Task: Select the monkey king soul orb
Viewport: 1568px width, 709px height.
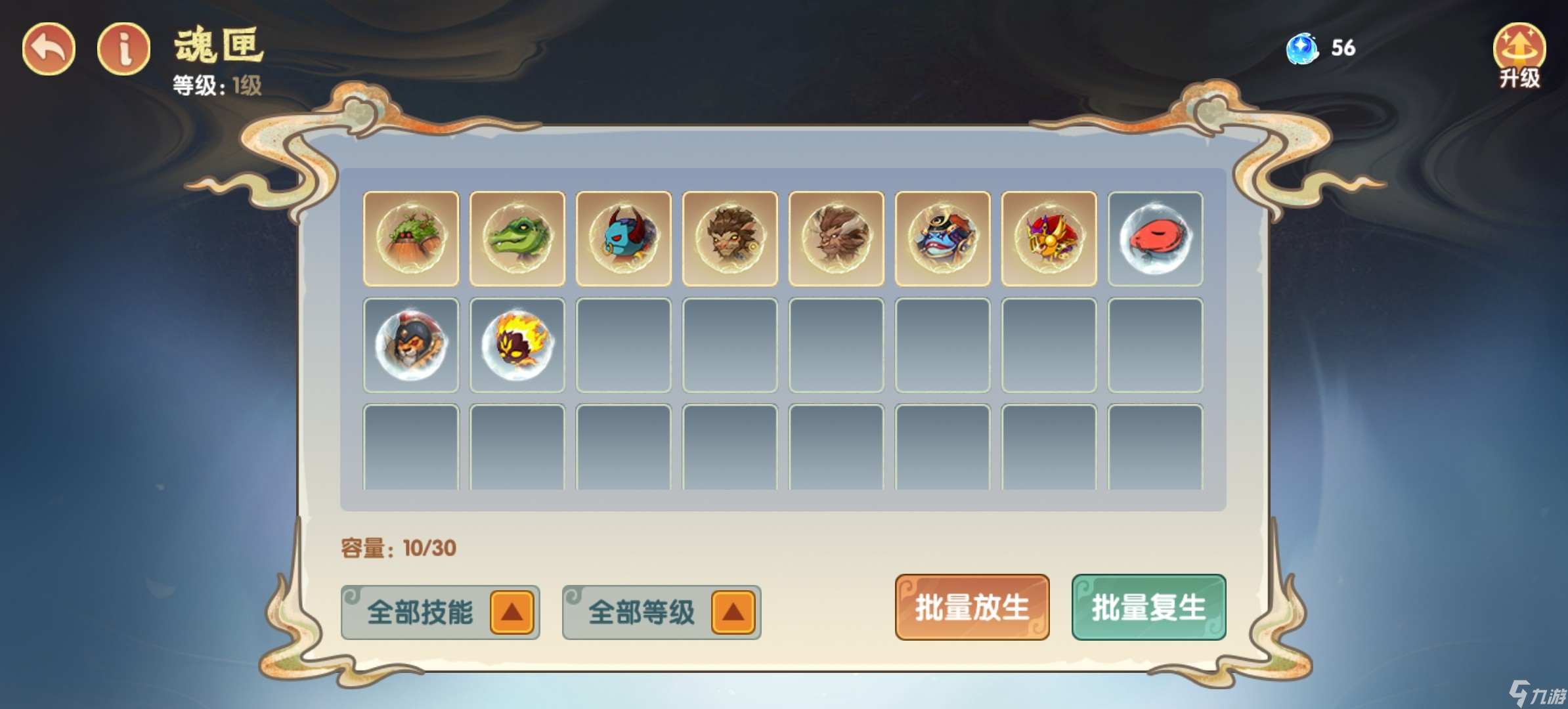Action: 730,239
